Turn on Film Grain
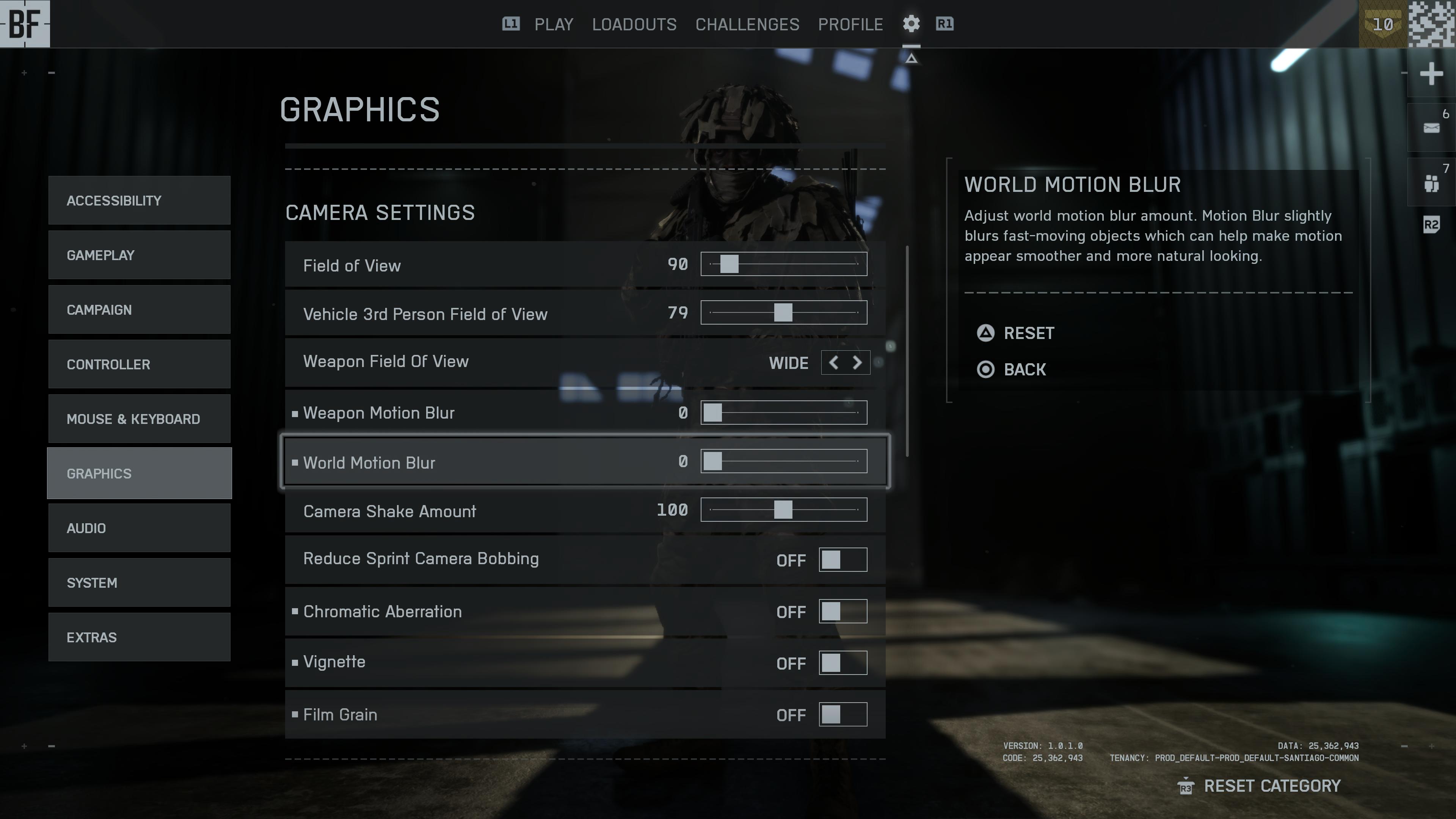The width and height of the screenshot is (1456, 819). 842,714
